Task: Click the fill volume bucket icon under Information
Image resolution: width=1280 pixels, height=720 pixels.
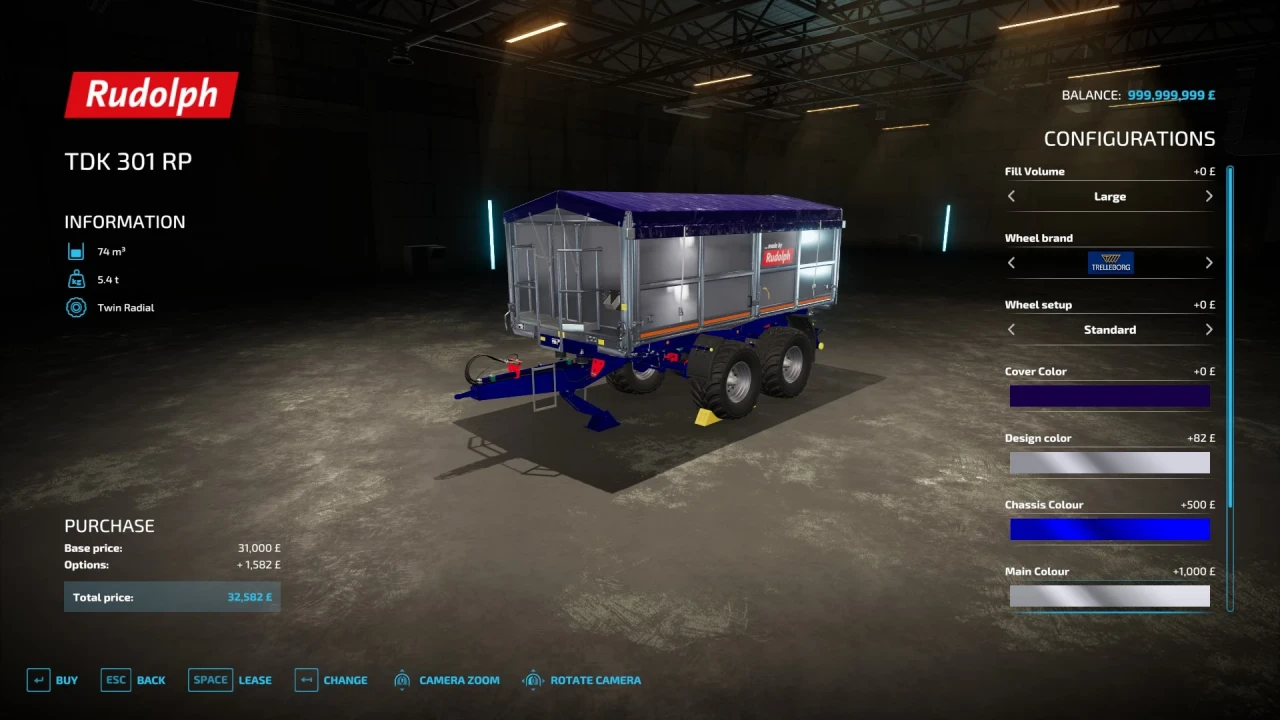Action: pyautogui.click(x=76, y=251)
